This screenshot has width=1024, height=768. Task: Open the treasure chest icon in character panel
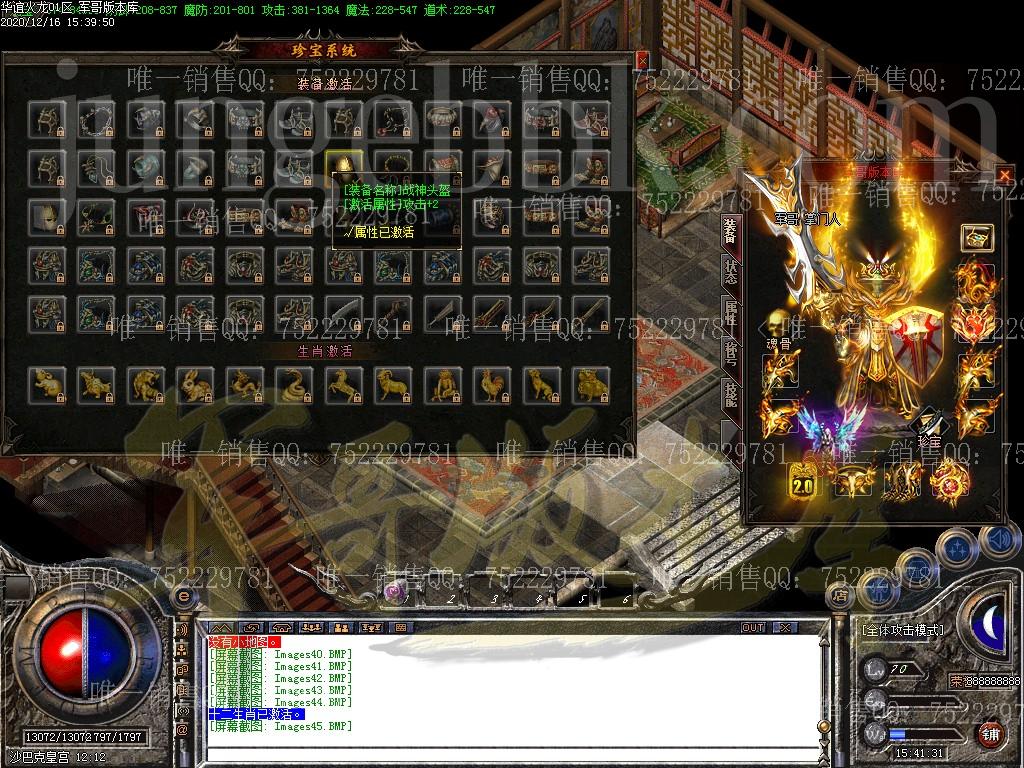tap(976, 238)
